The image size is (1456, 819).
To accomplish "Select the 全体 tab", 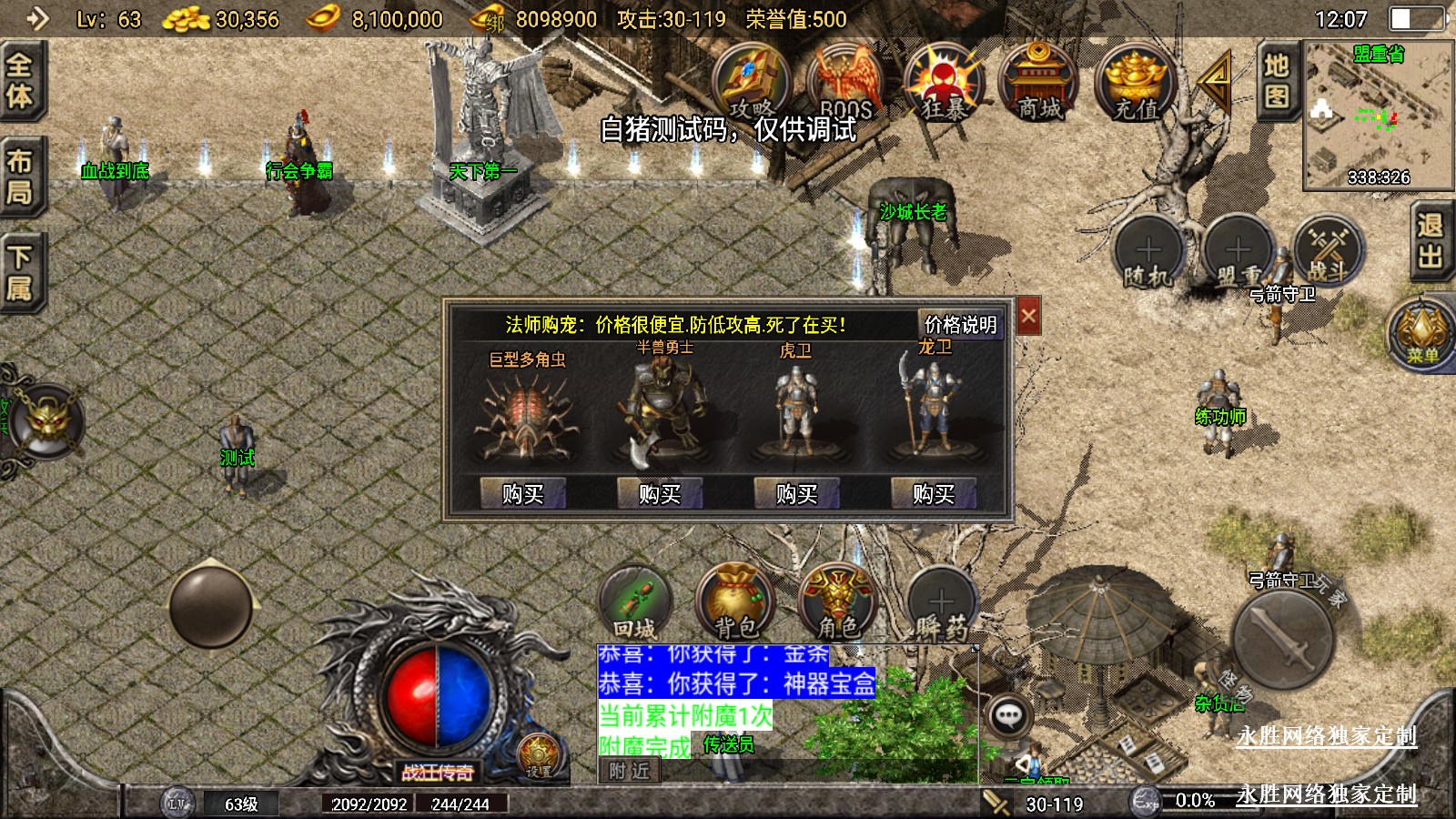I will (x=20, y=80).
